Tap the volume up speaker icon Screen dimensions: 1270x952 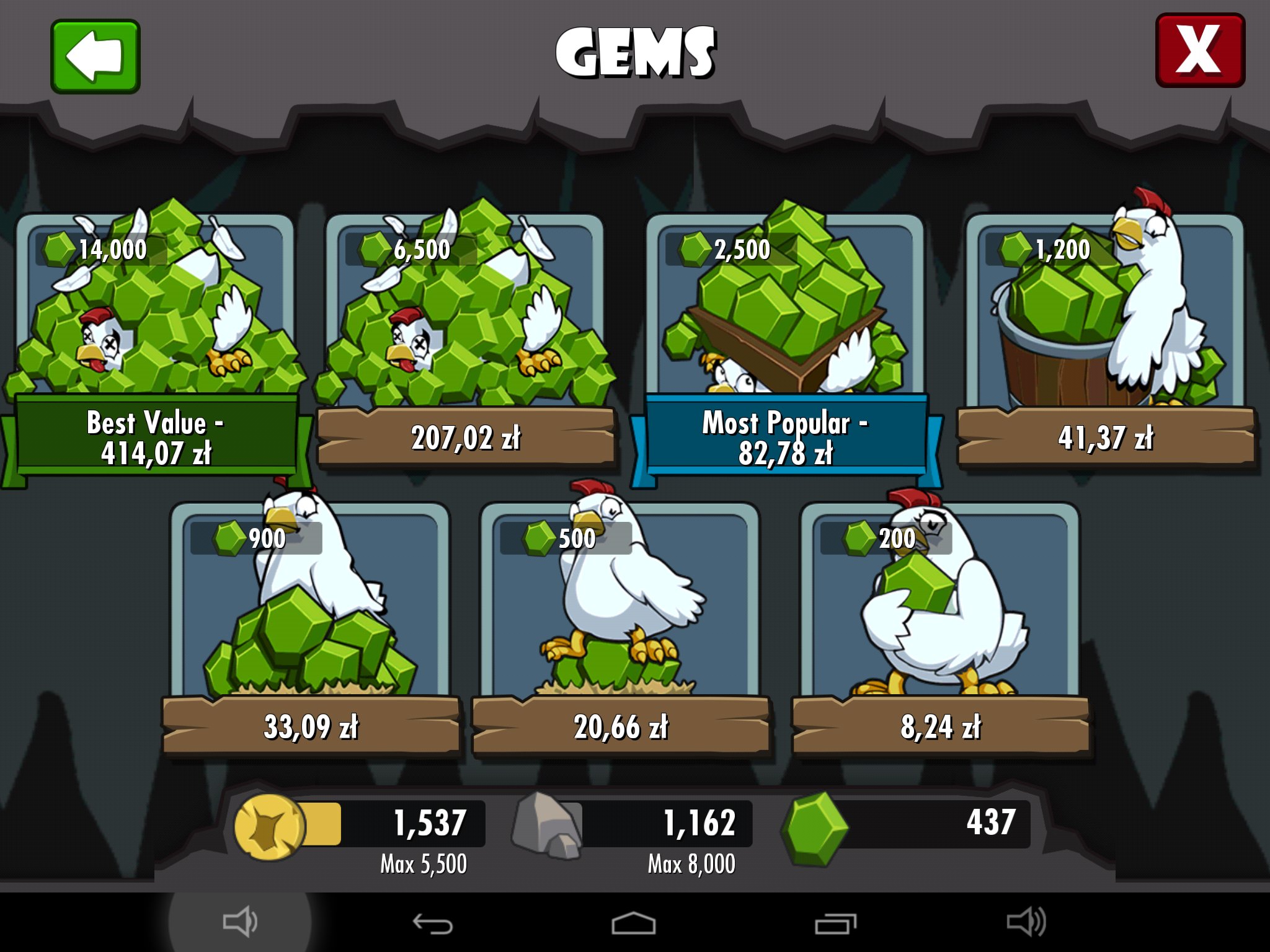[x=1026, y=922]
